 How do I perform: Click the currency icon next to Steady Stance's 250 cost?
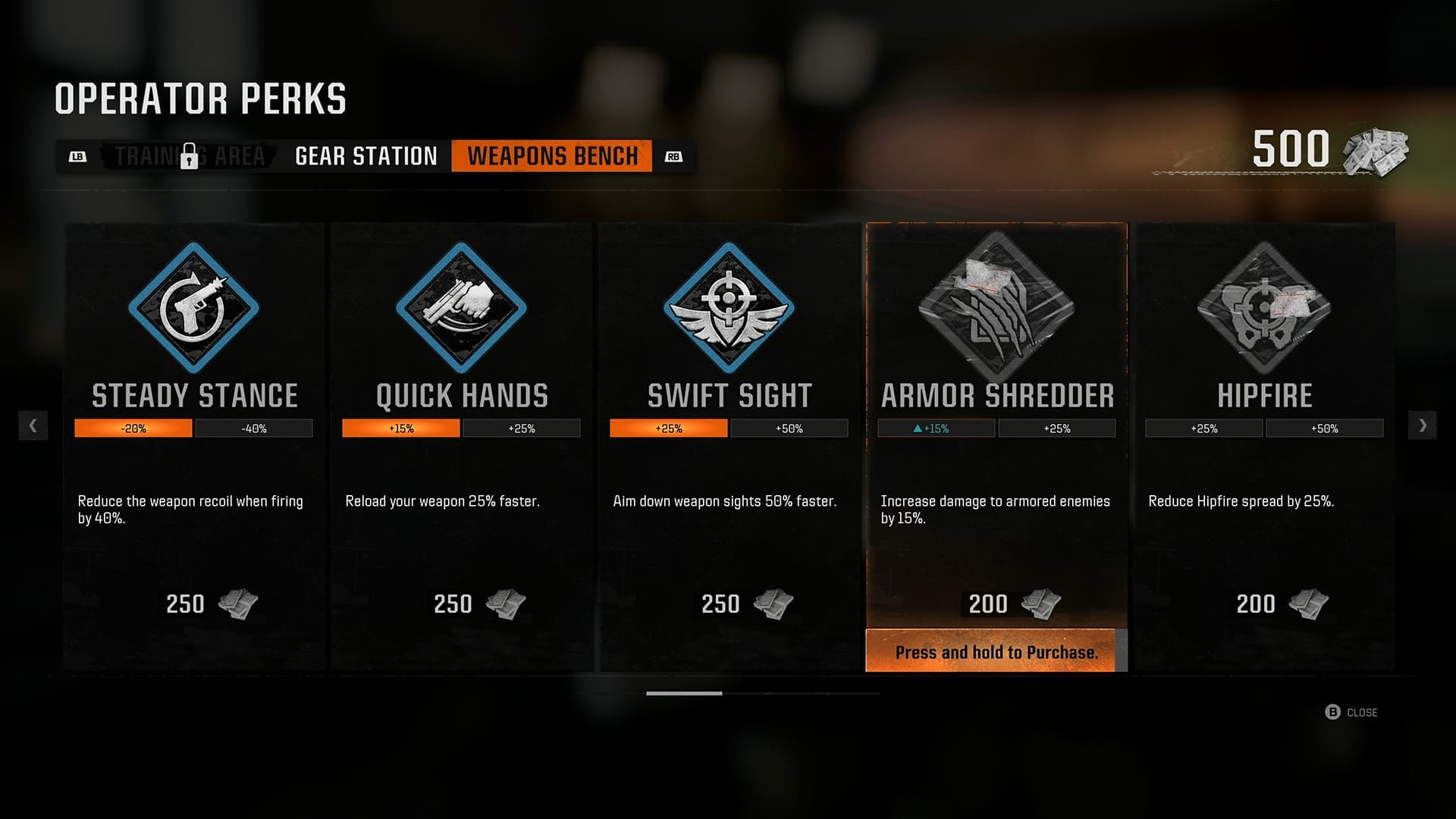coord(237,604)
